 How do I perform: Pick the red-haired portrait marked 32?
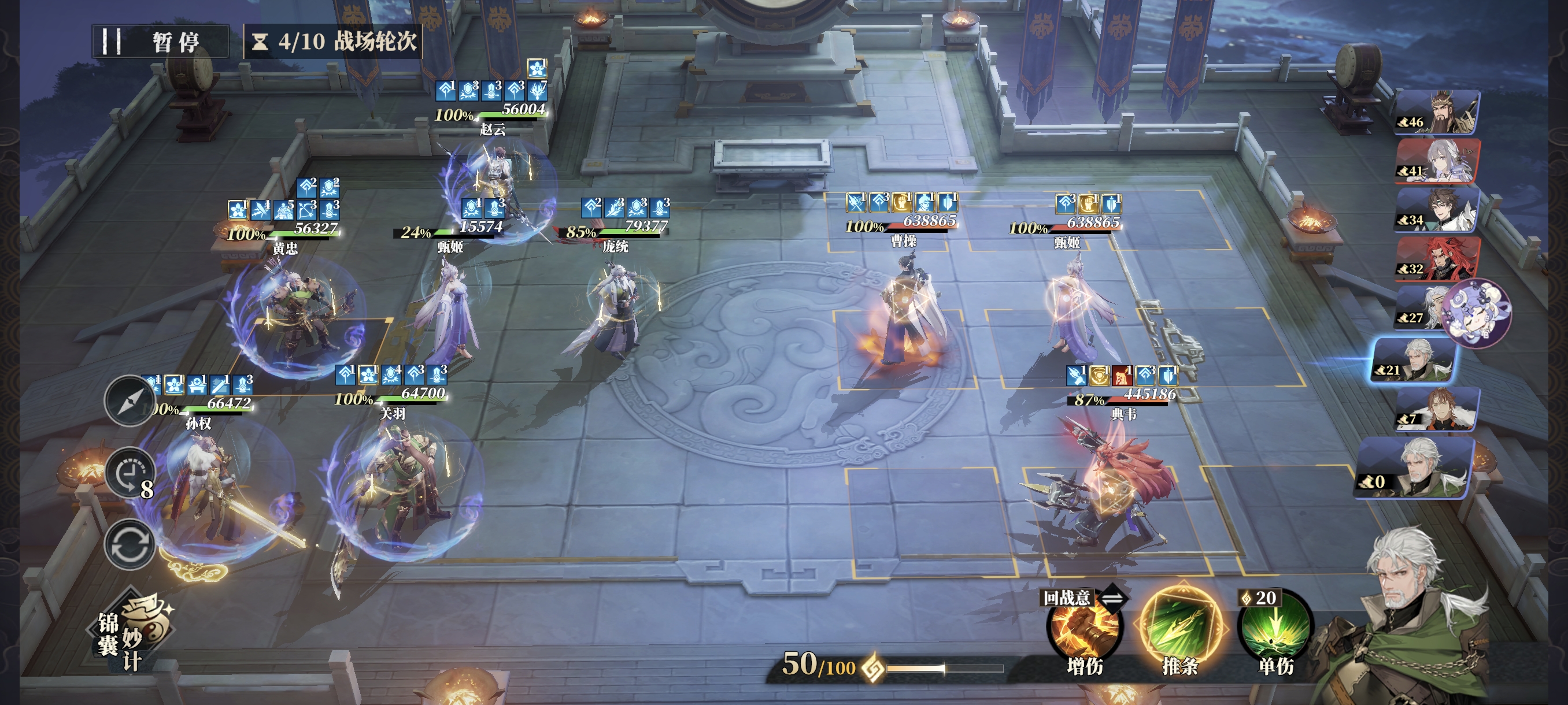1437,258
